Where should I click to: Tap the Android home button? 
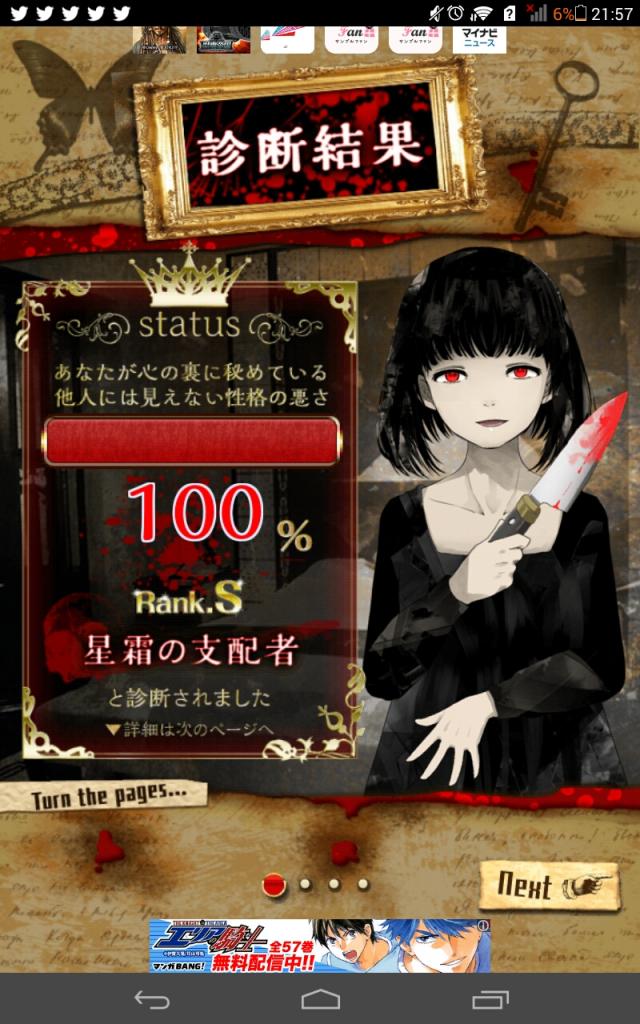[x=320, y=999]
